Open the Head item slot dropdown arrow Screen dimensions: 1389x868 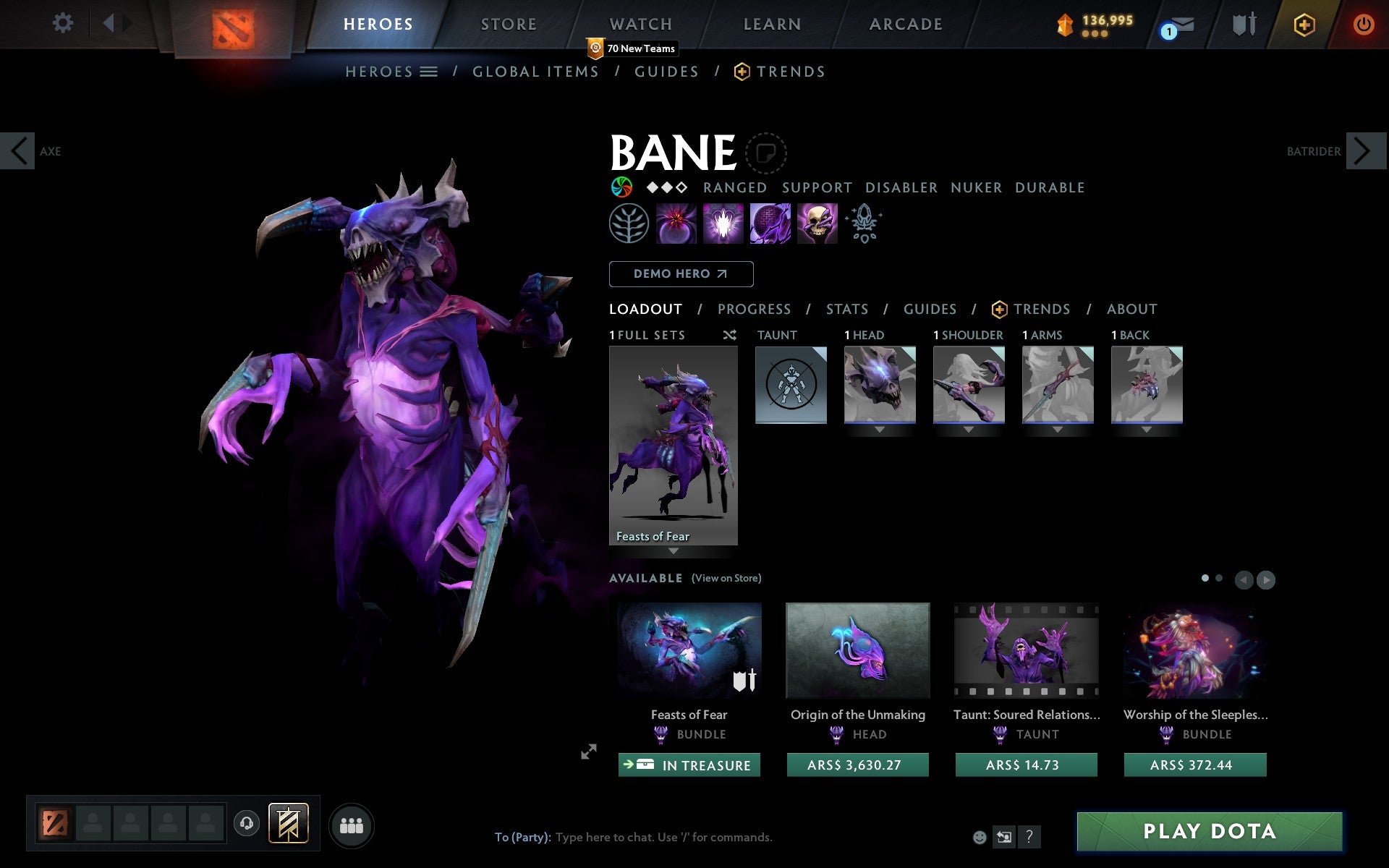point(878,428)
